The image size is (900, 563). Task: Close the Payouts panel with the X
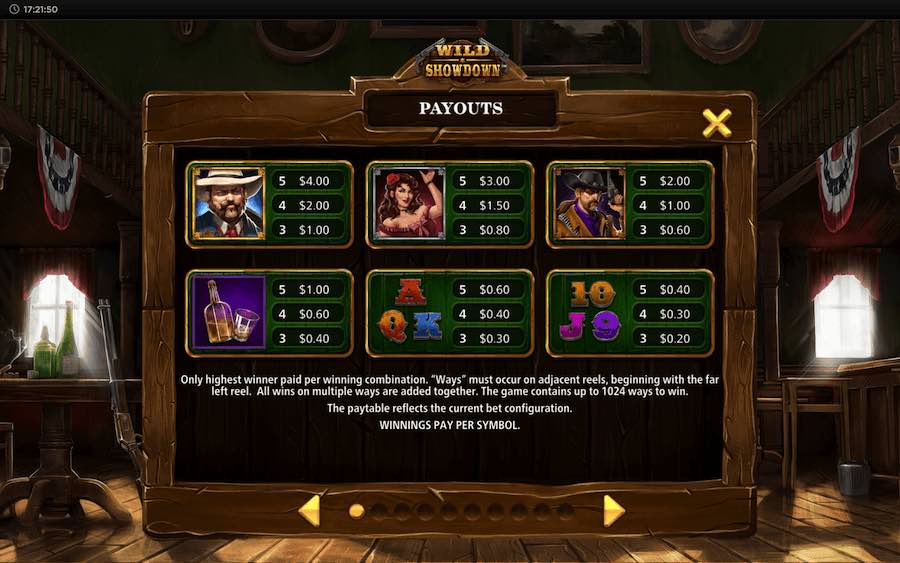pyautogui.click(x=716, y=123)
